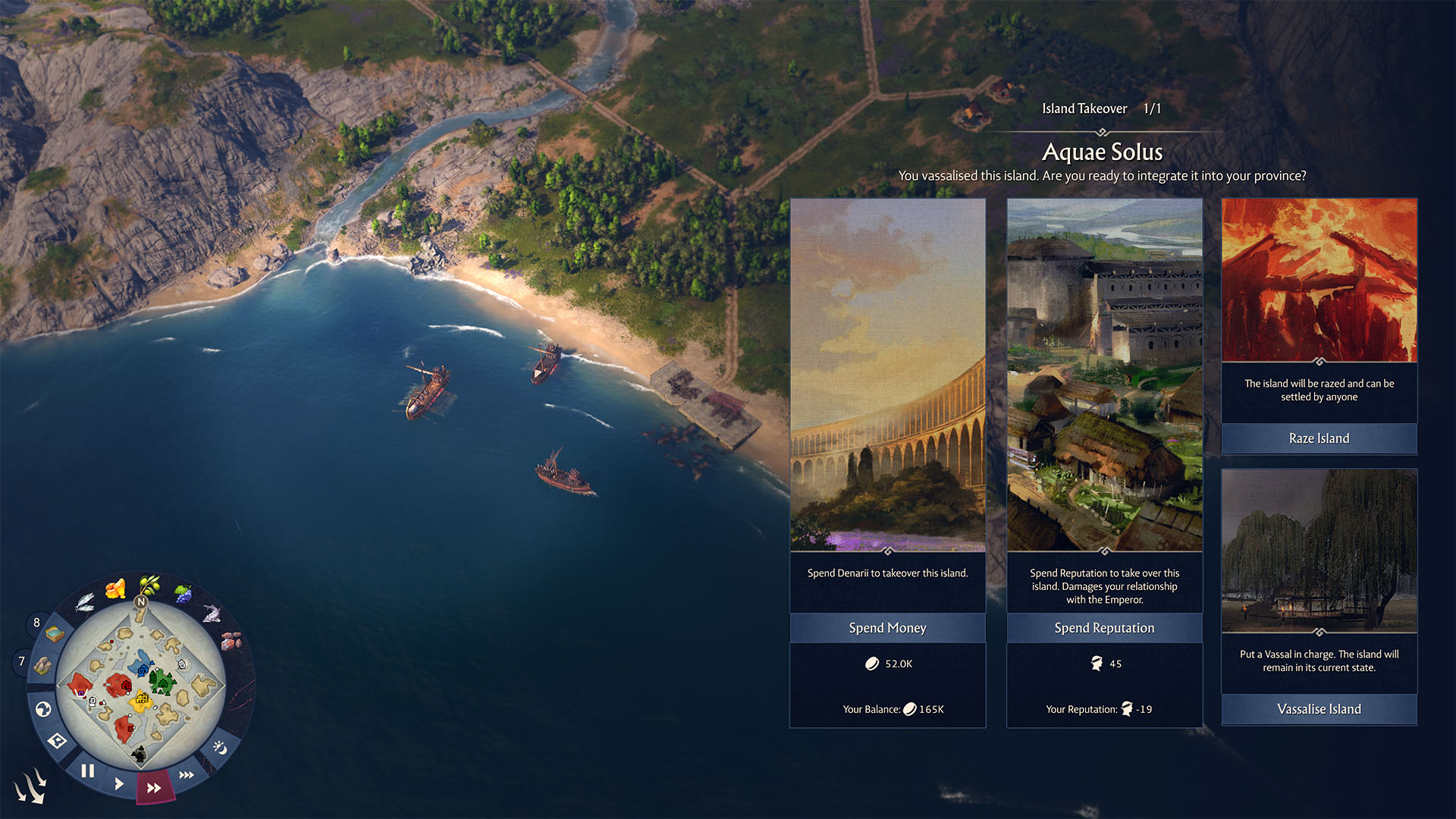
Task: Select the Raze Island button
Action: [1319, 438]
